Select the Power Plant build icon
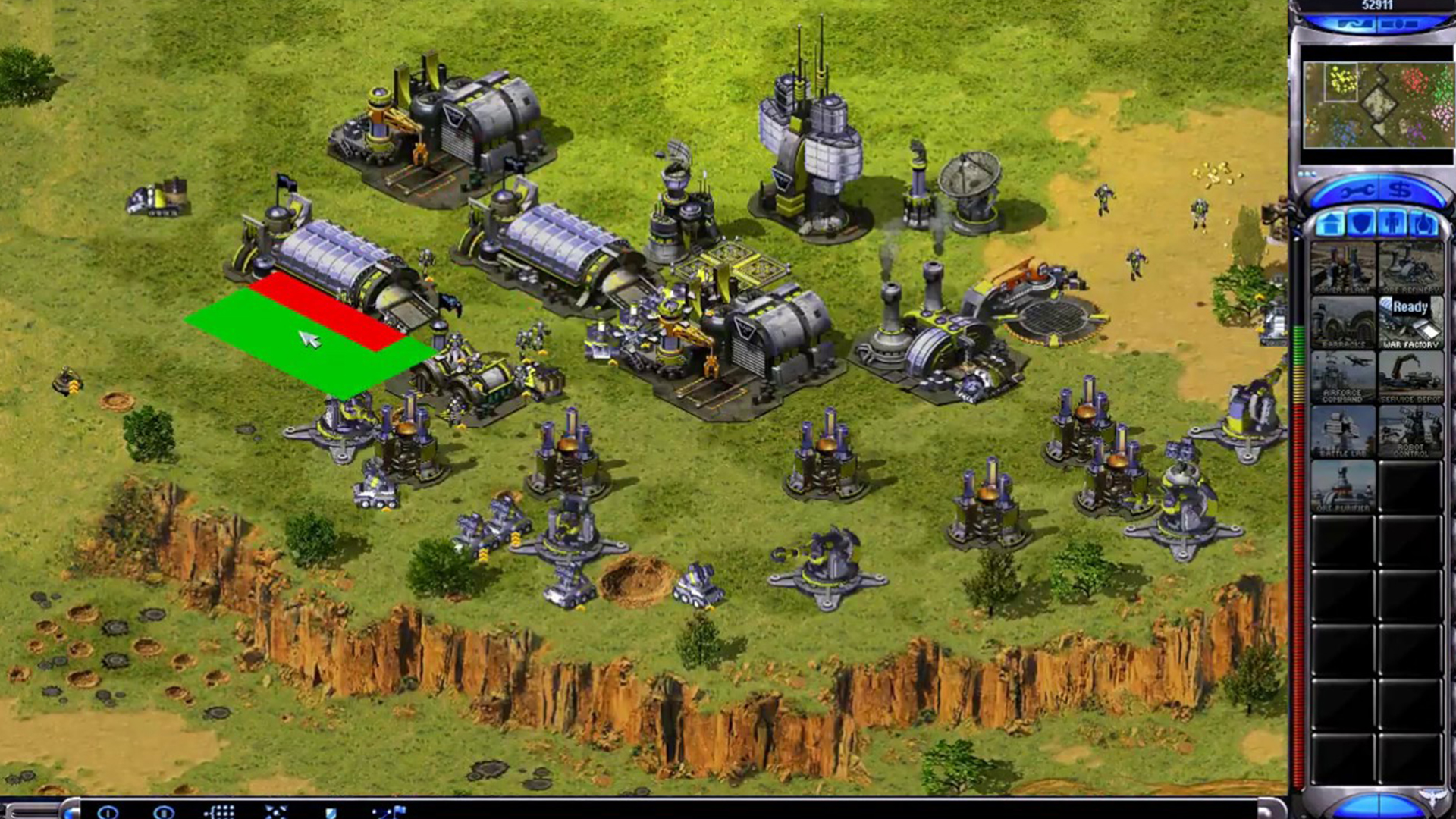 click(1343, 268)
